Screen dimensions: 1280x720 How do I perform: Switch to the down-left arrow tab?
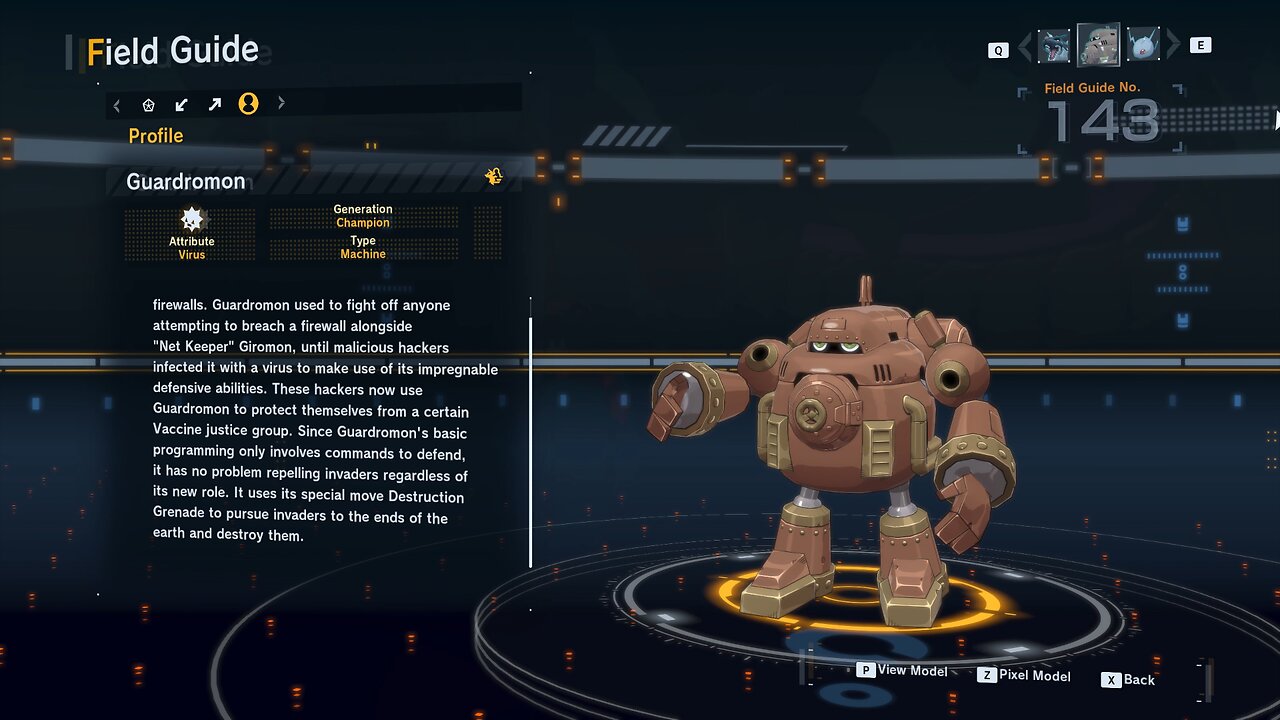[x=182, y=104]
